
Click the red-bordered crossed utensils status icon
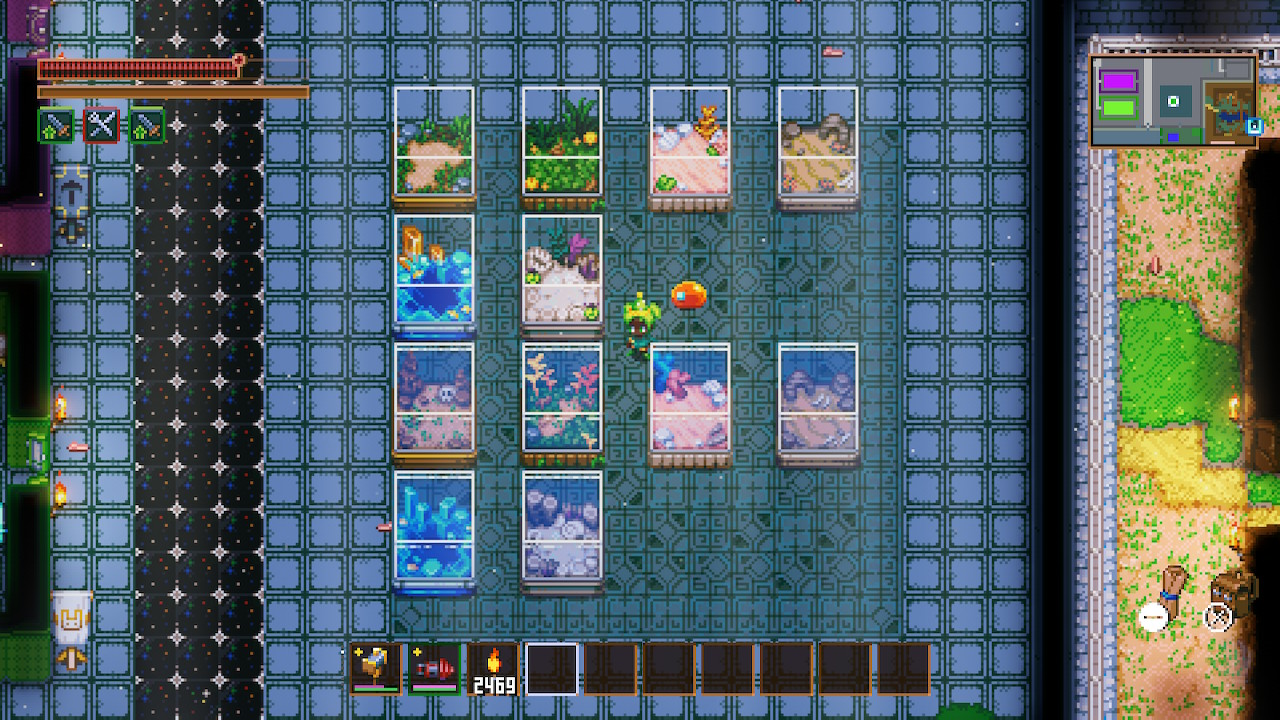(101, 126)
